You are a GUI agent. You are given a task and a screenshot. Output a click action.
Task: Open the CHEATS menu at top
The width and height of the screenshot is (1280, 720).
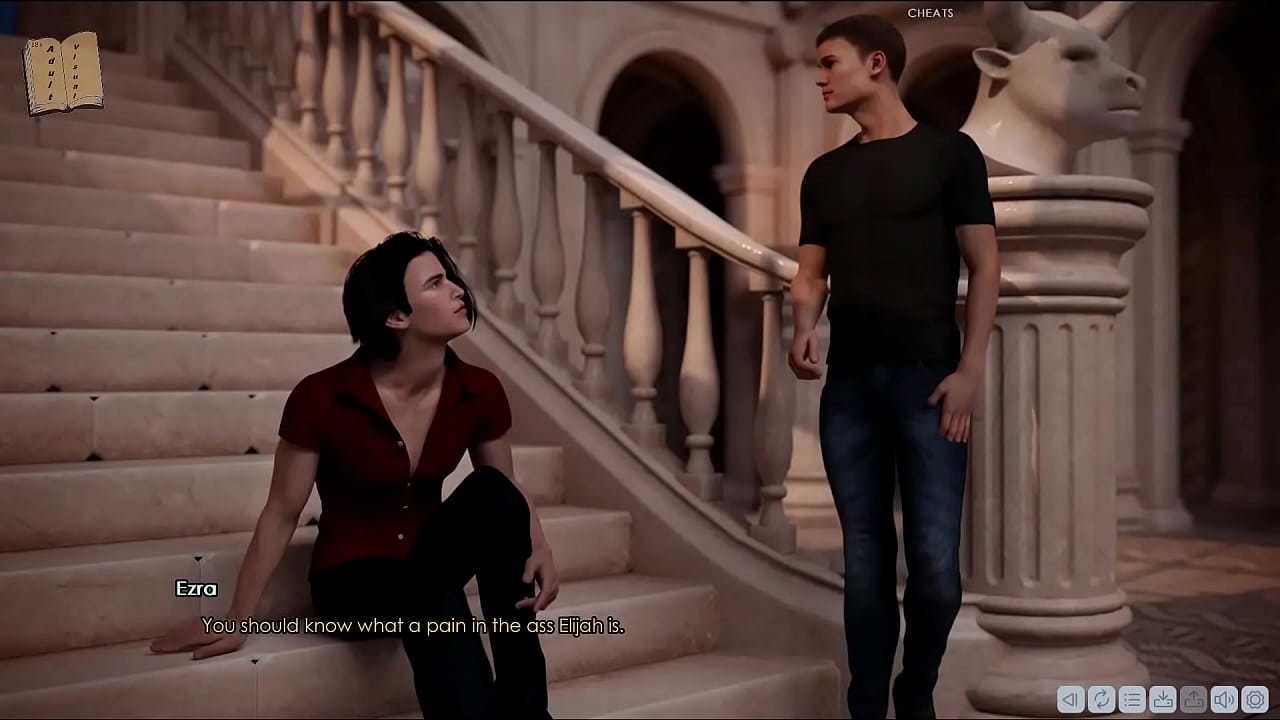pyautogui.click(x=929, y=13)
